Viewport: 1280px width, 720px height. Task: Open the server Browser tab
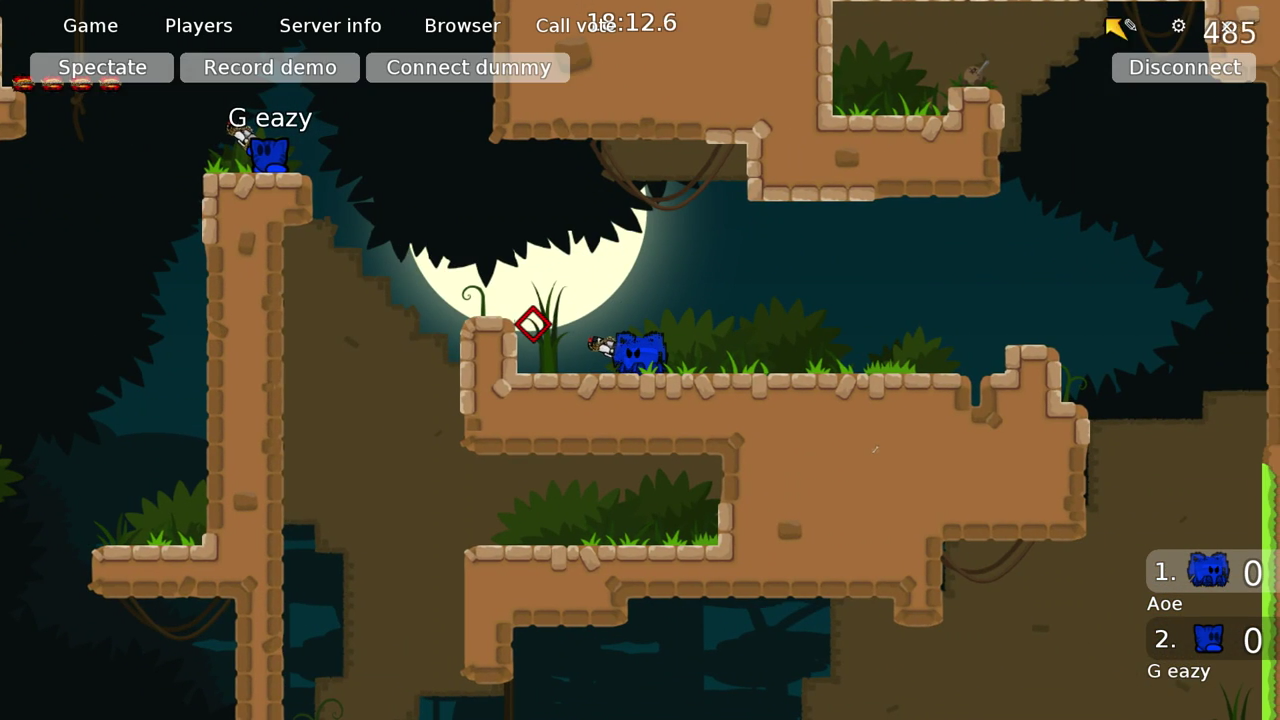pos(462,26)
